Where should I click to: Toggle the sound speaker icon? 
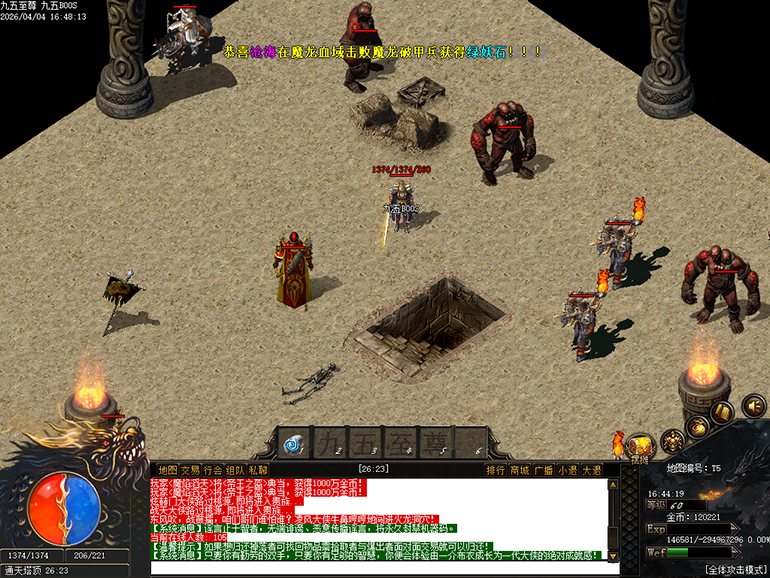click(752, 406)
